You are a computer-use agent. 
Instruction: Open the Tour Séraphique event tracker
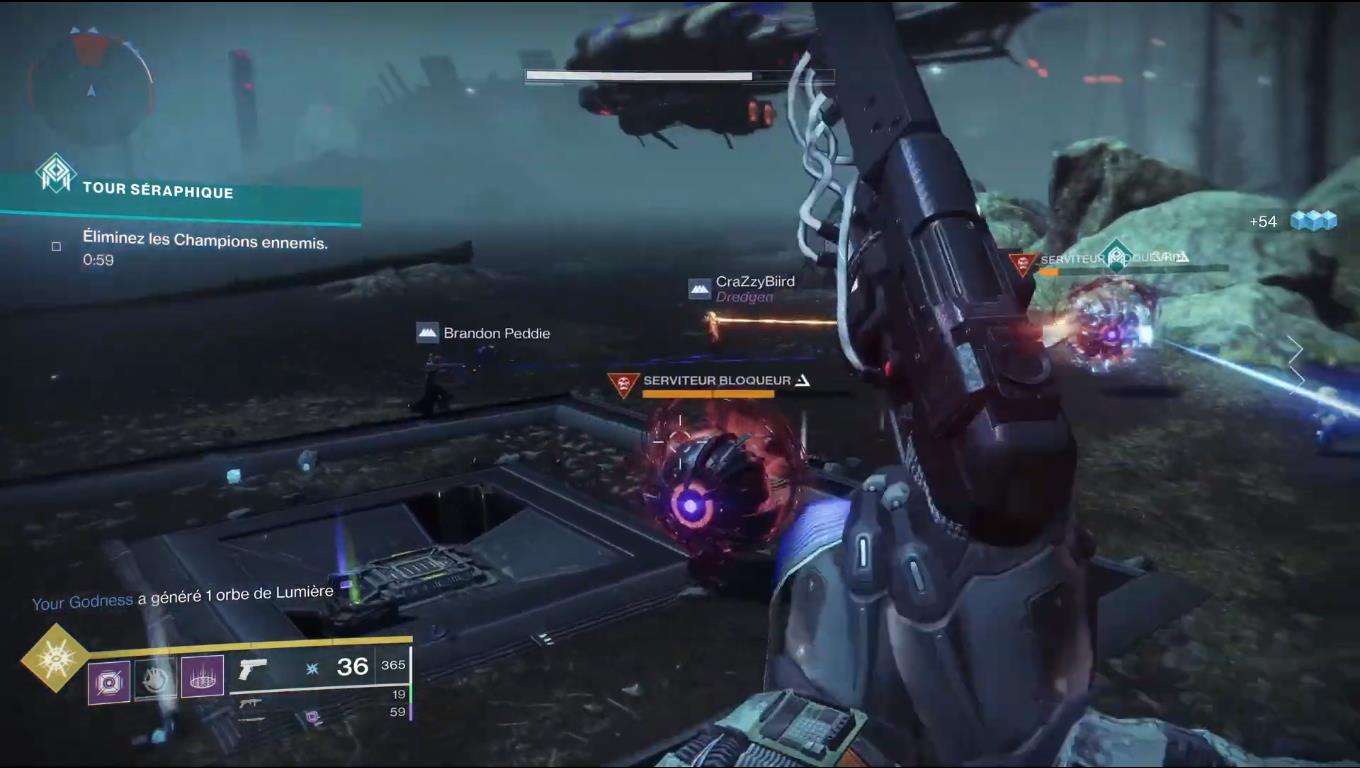point(157,191)
